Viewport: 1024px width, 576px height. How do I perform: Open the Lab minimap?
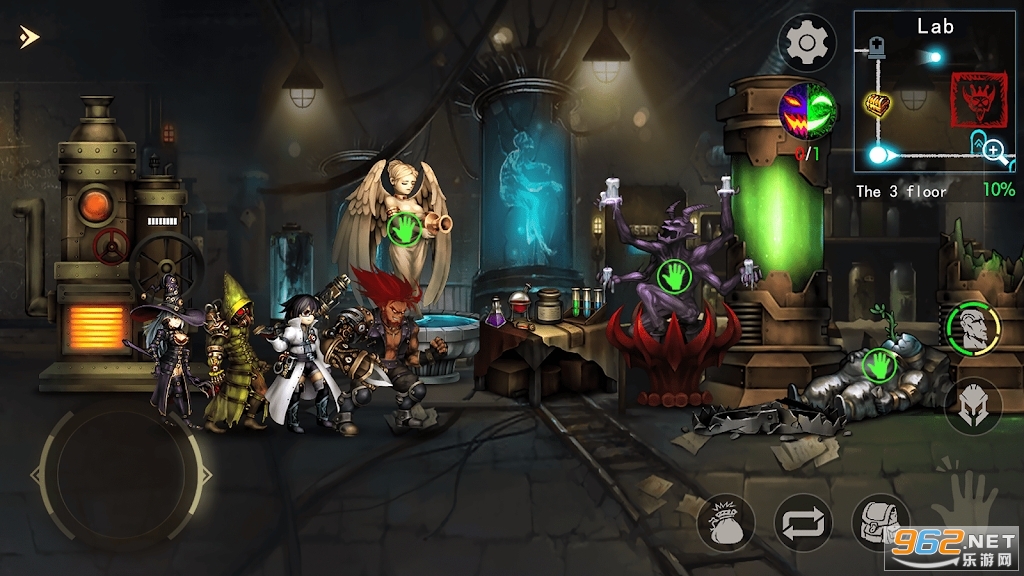(x=933, y=92)
